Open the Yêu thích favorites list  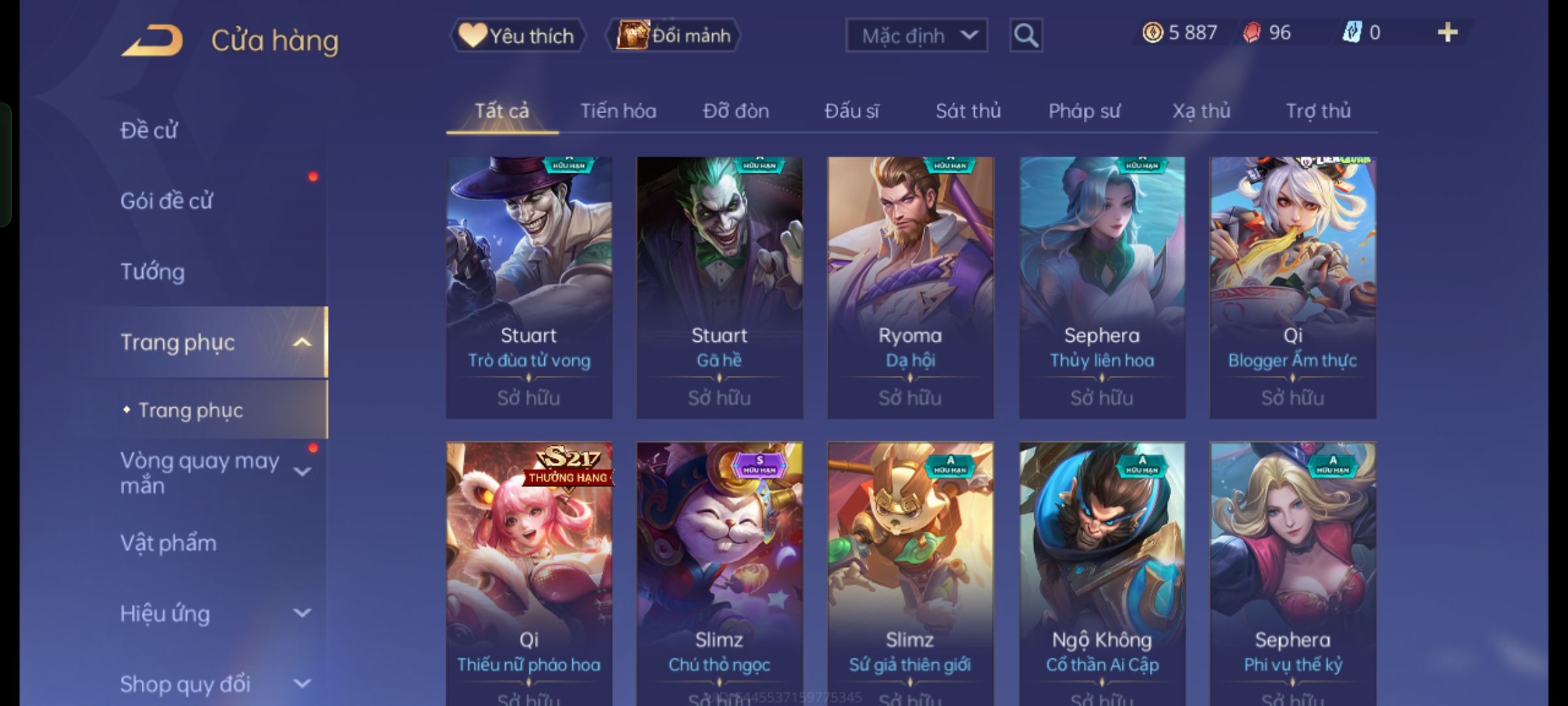[517, 35]
